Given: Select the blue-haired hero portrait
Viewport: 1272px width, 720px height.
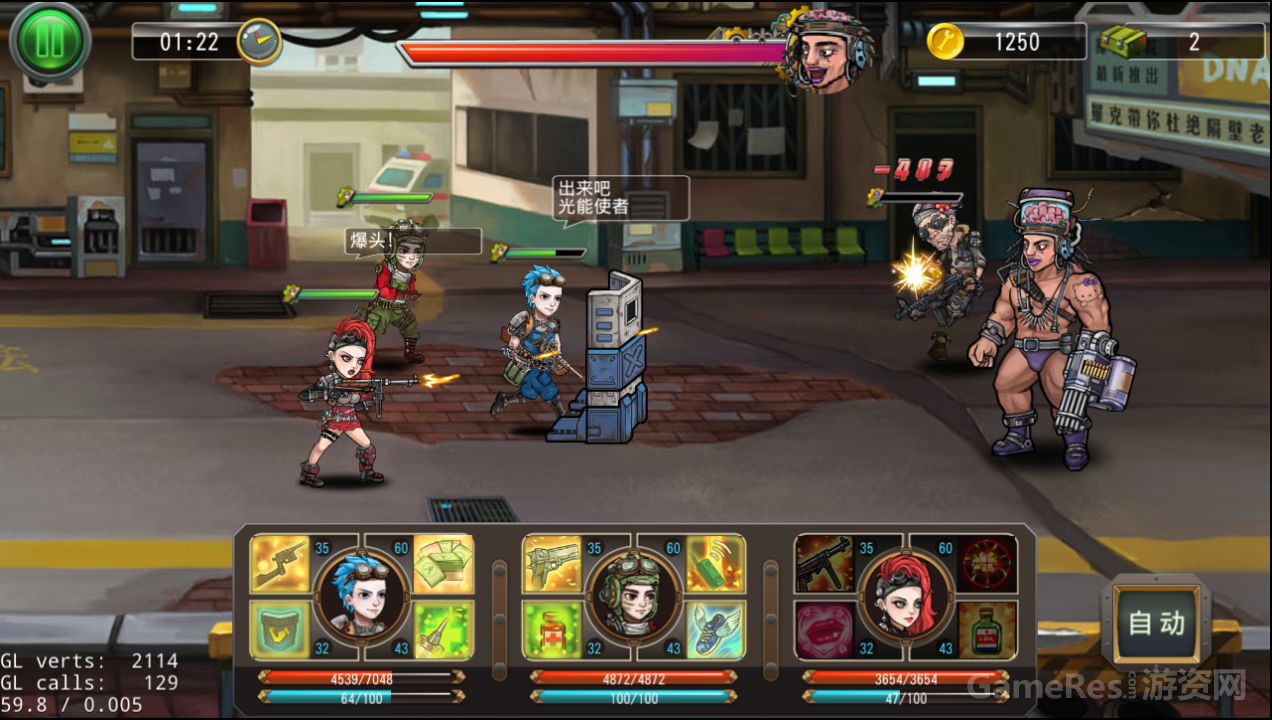Looking at the screenshot, I should (361, 594).
